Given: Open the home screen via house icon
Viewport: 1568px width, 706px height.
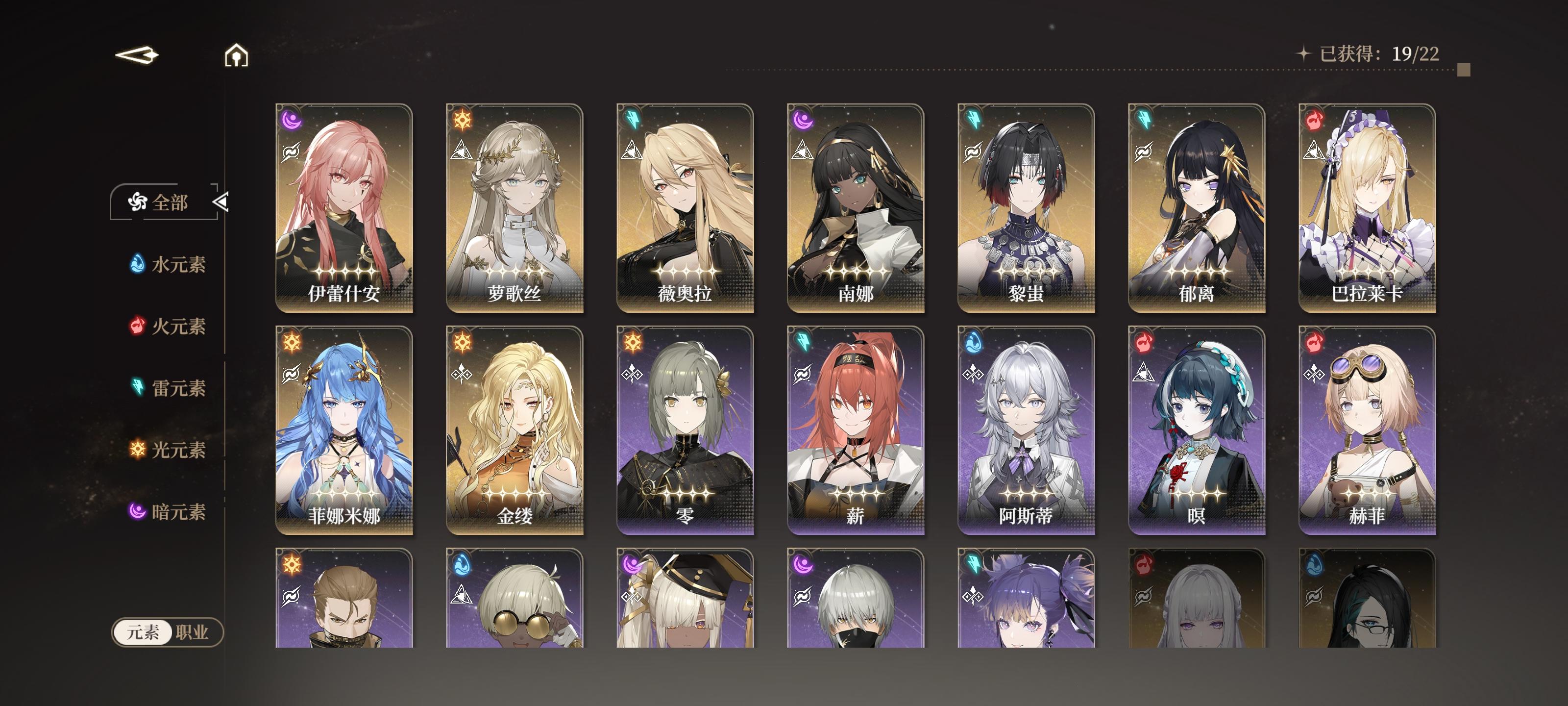Looking at the screenshot, I should point(235,57).
